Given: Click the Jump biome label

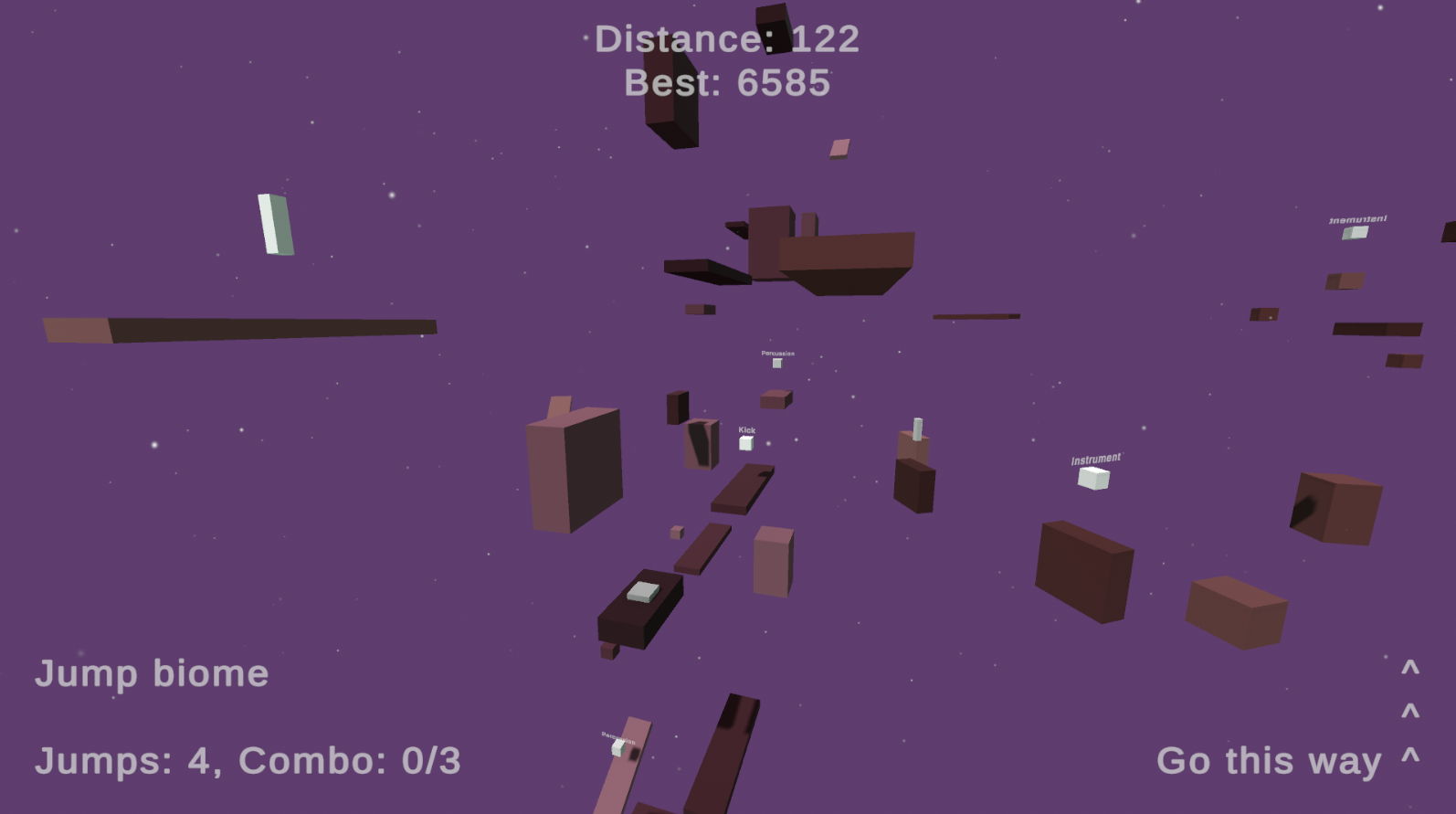Looking at the screenshot, I should (152, 673).
